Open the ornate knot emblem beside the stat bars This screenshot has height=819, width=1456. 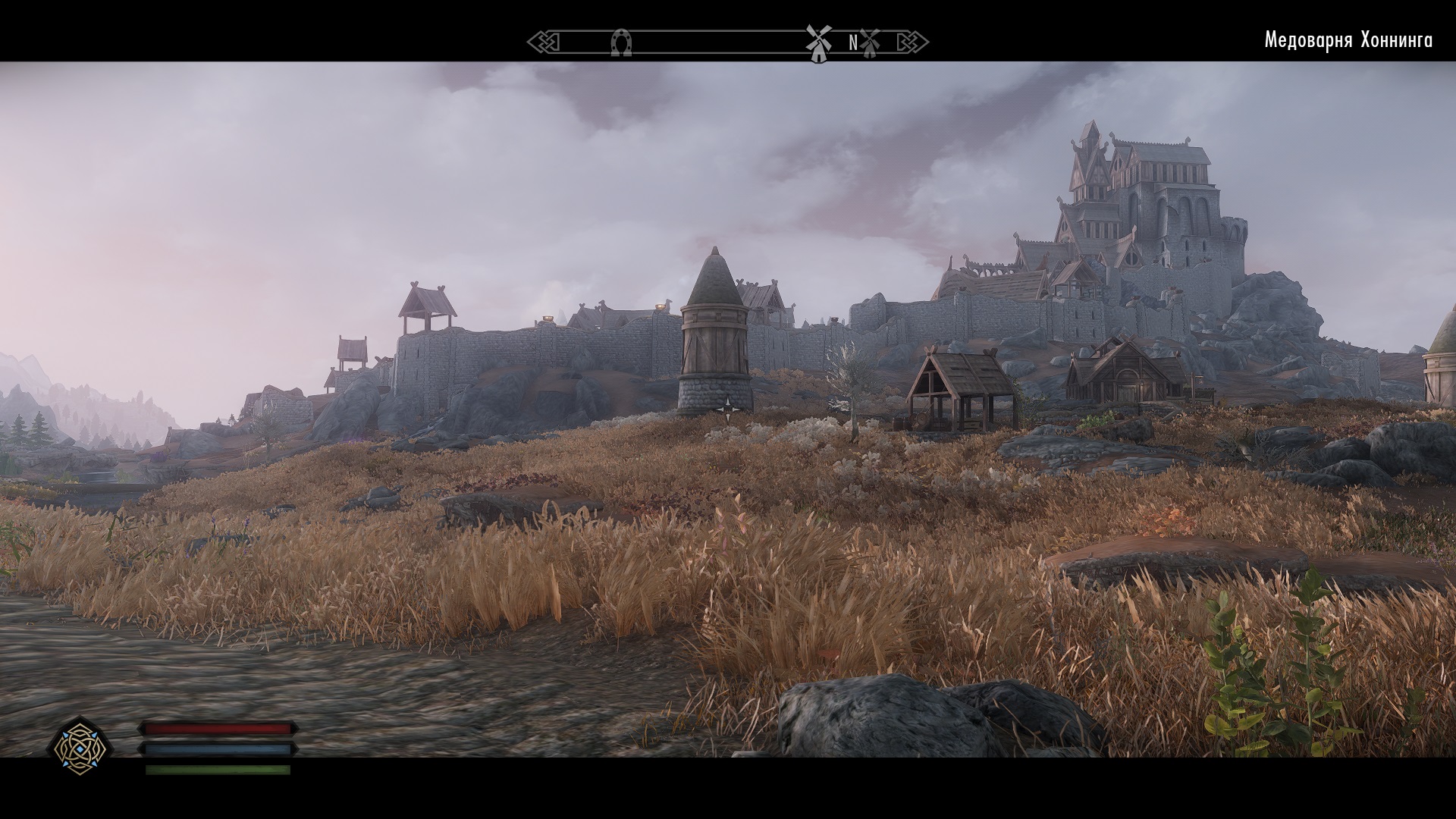(x=83, y=745)
